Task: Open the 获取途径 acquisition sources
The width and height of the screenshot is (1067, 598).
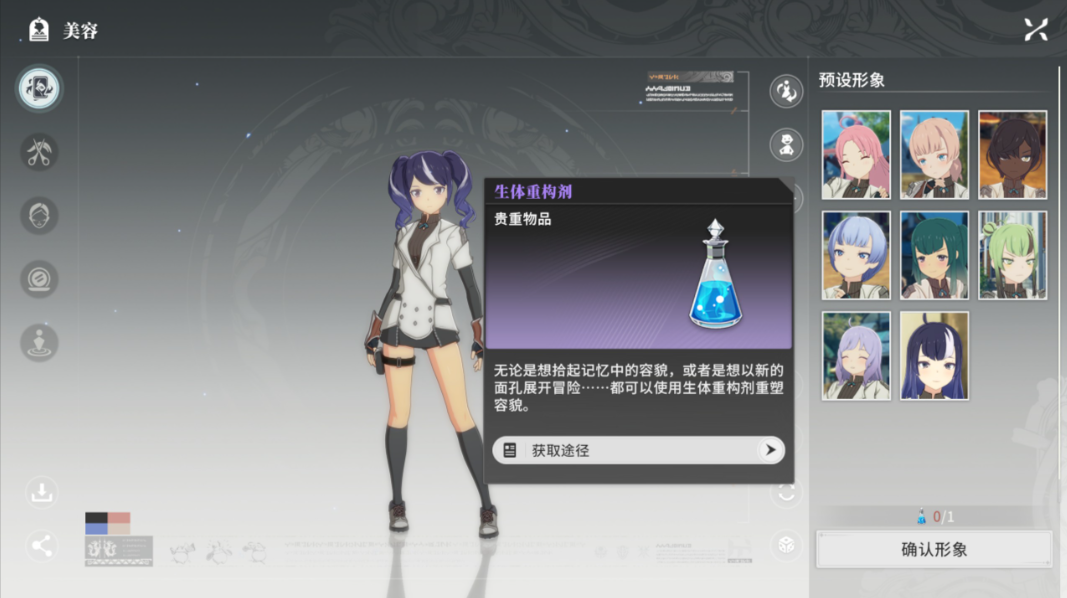Action: tap(638, 450)
